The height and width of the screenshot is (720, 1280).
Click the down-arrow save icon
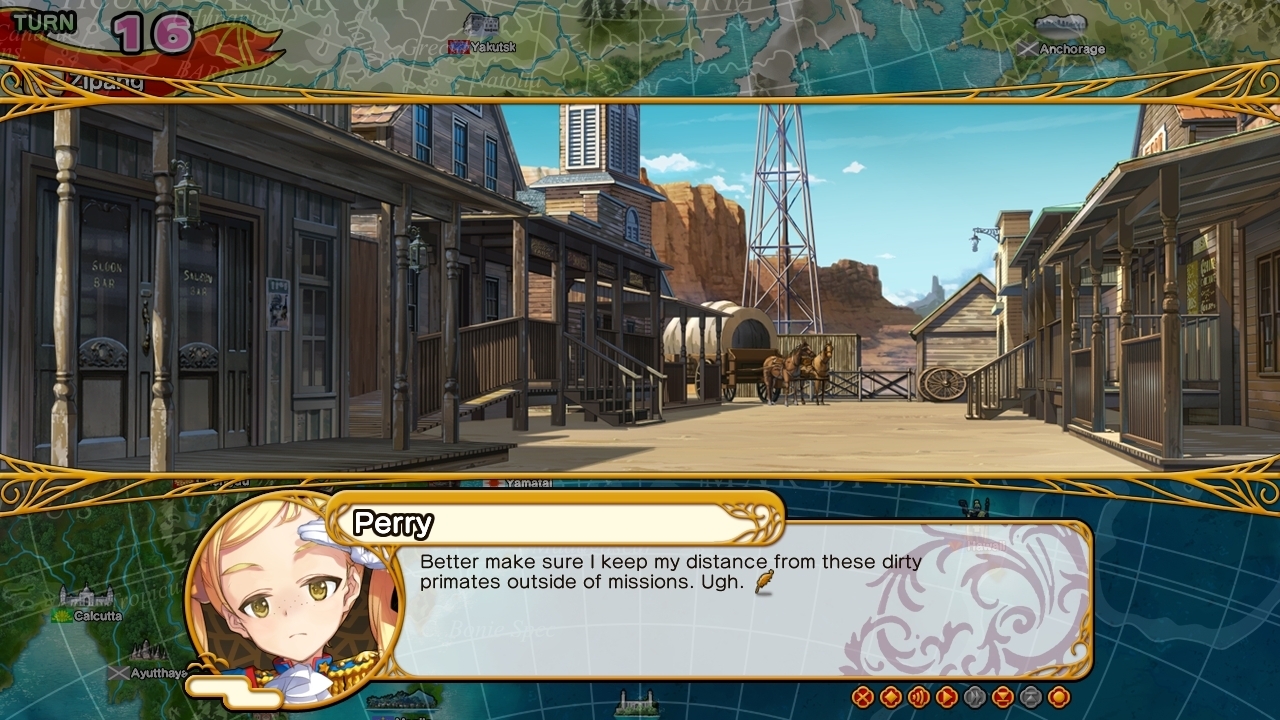1003,697
